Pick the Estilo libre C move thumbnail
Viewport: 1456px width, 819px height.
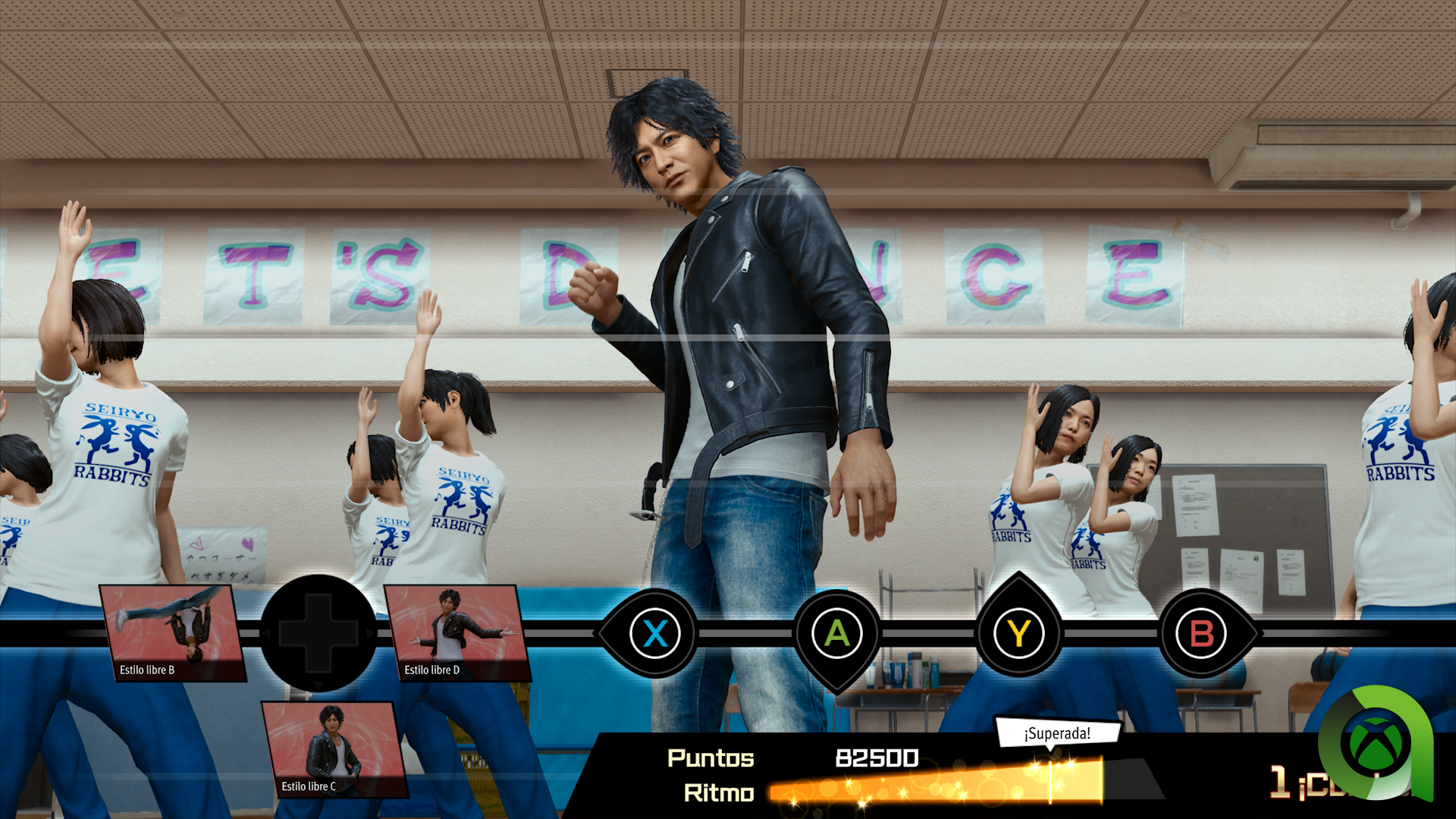pos(334,749)
